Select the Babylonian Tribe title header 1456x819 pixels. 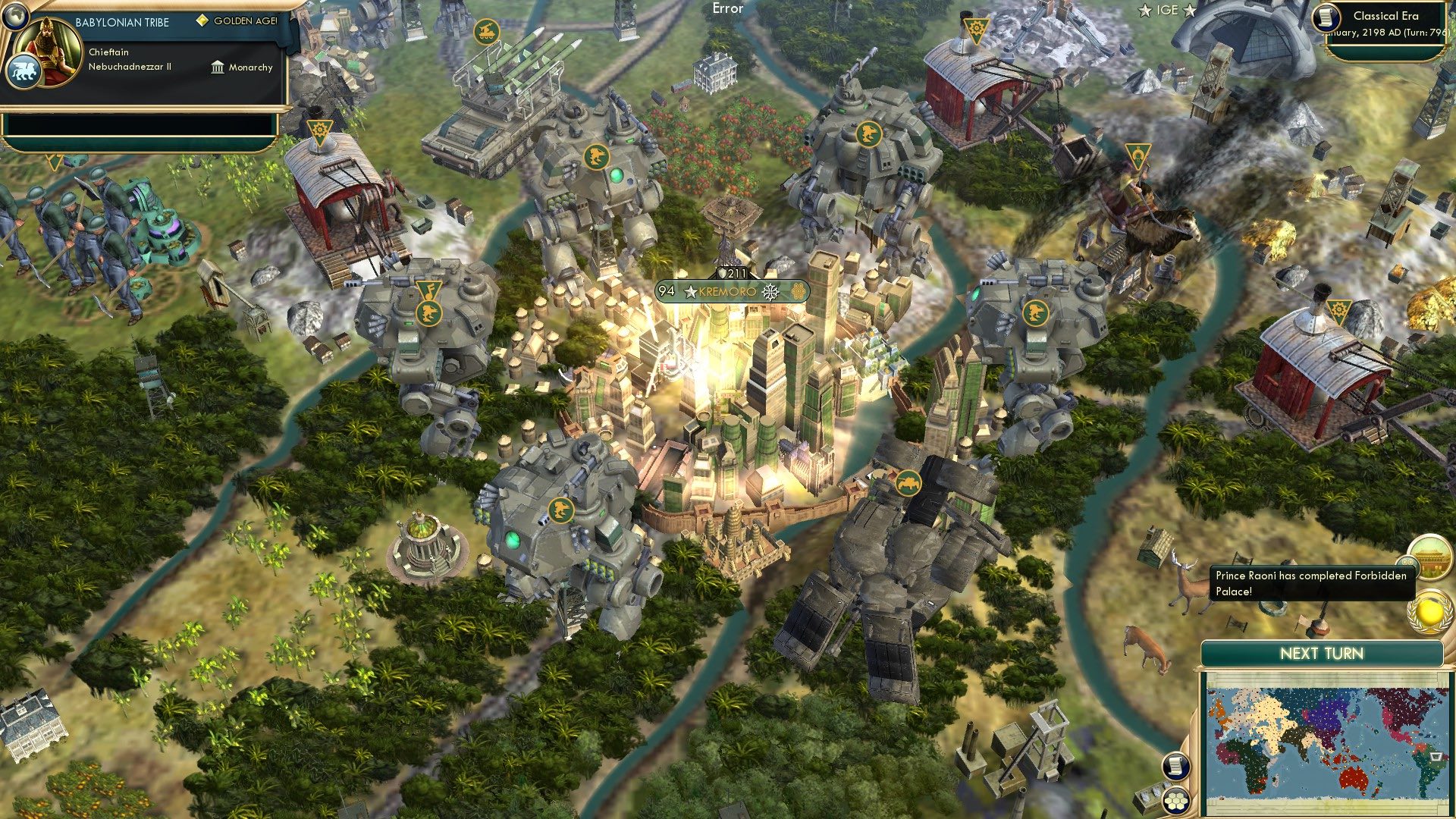124,22
